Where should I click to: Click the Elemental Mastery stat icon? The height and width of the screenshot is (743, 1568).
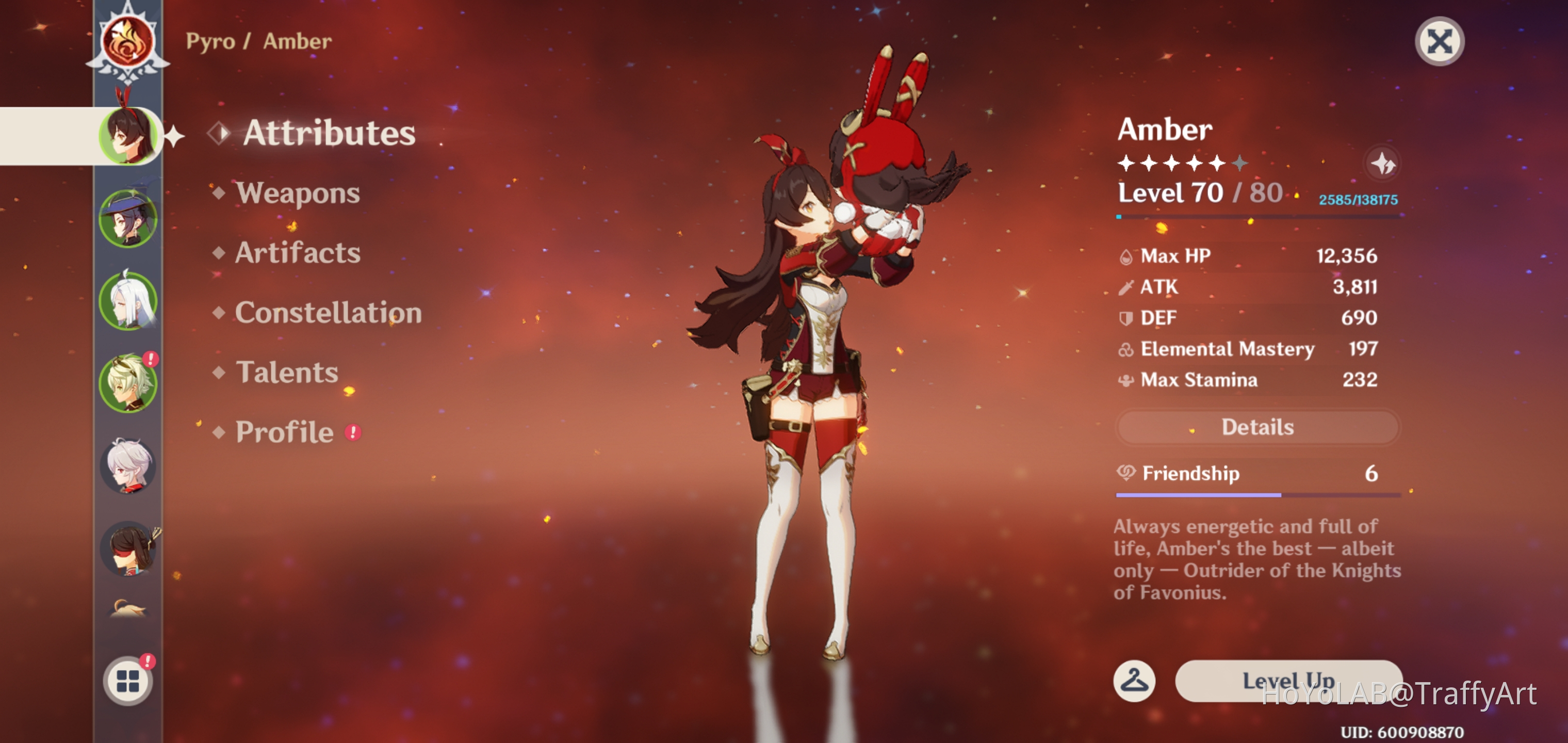pos(1126,349)
